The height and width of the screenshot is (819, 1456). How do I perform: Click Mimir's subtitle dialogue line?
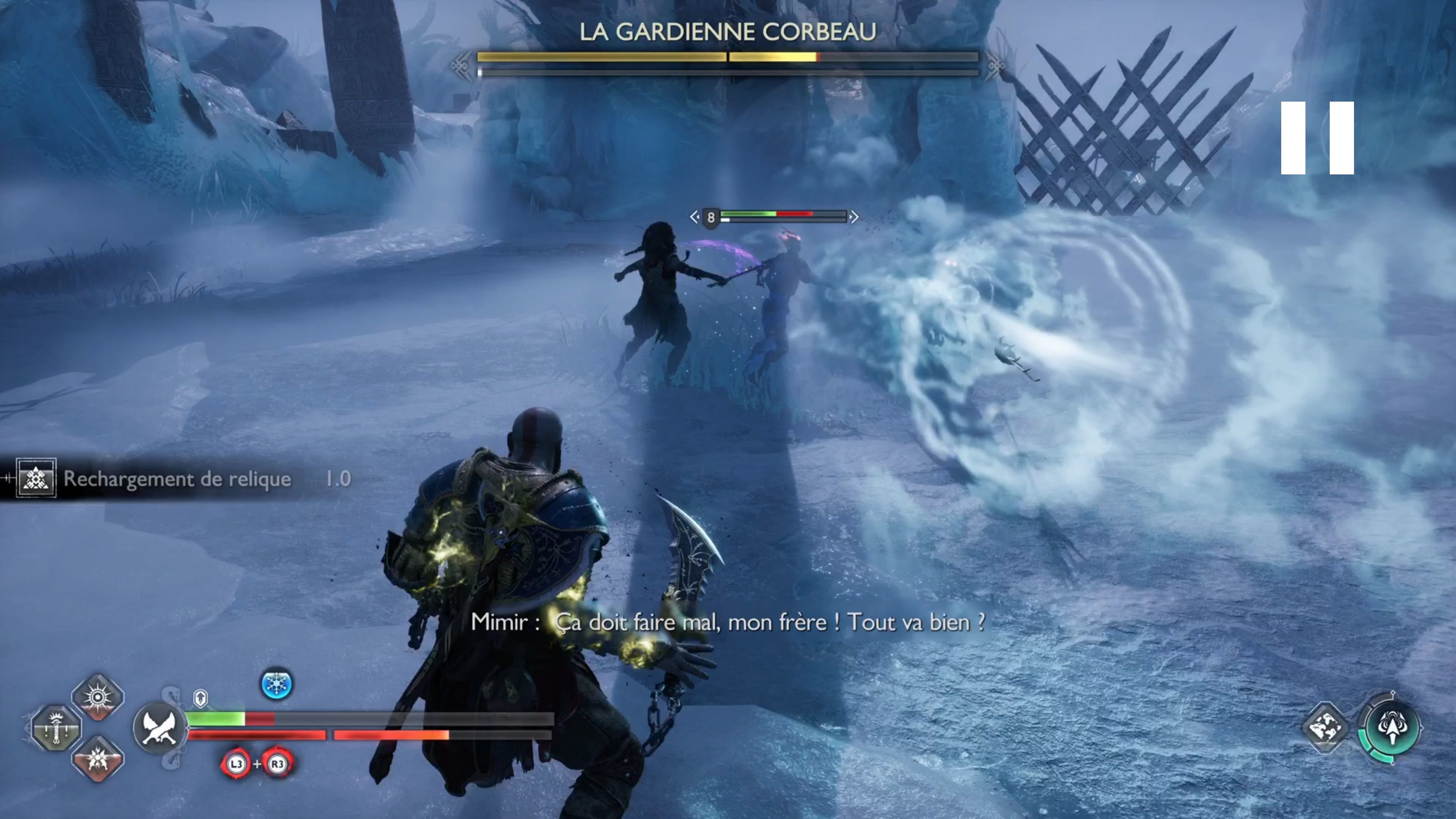pyautogui.click(x=729, y=623)
